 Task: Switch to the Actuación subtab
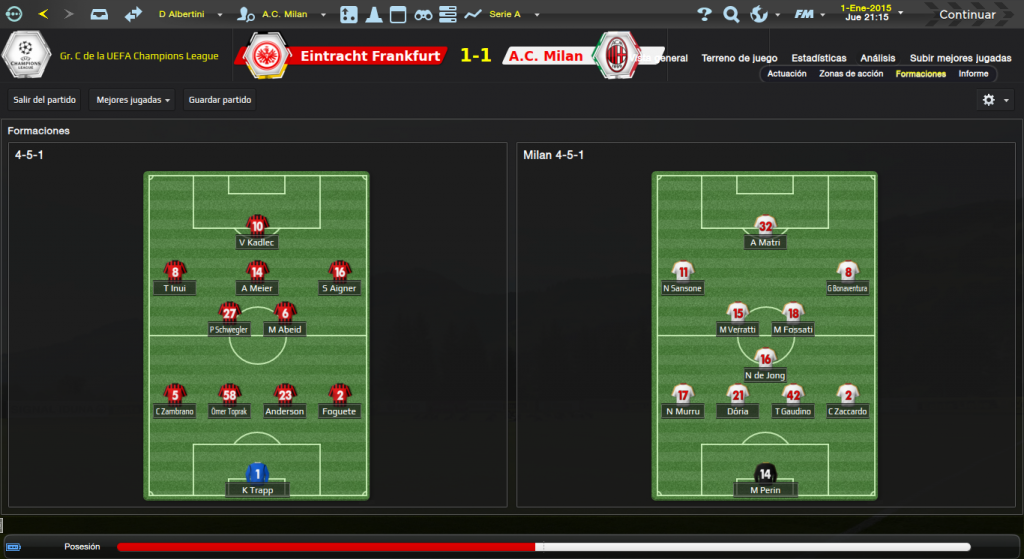787,74
